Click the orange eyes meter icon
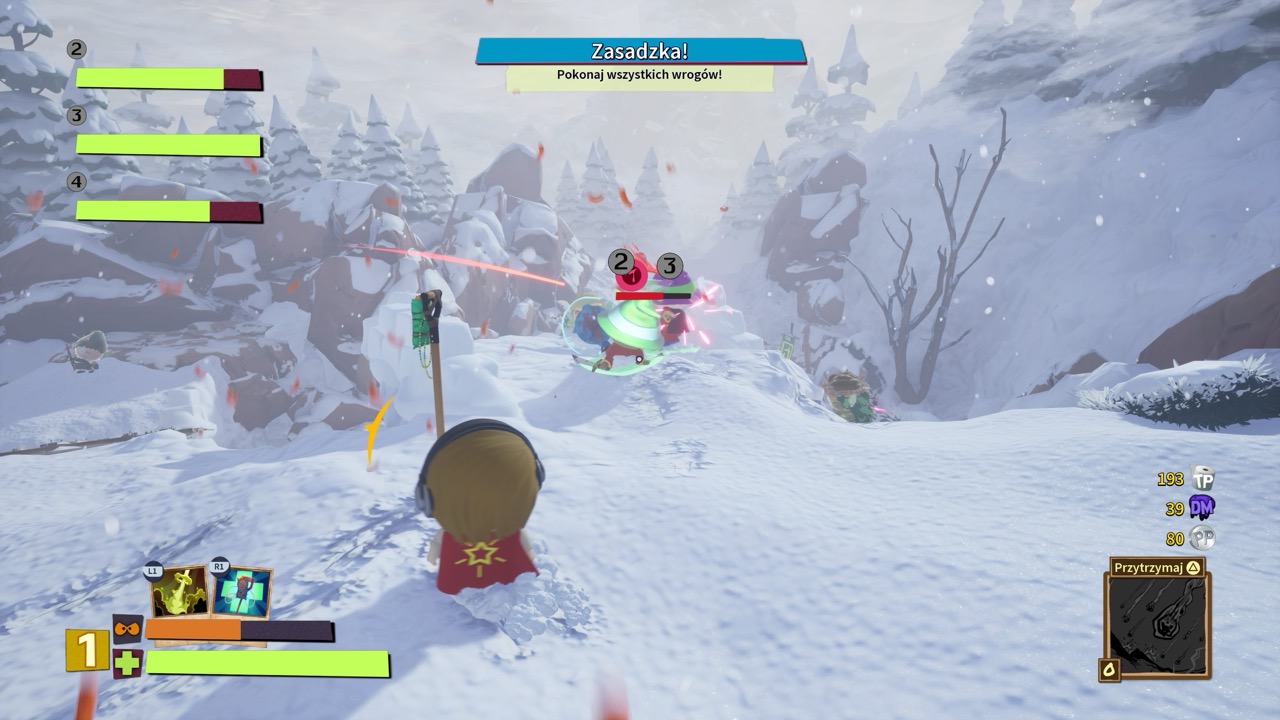The height and width of the screenshot is (720, 1280). click(128, 629)
